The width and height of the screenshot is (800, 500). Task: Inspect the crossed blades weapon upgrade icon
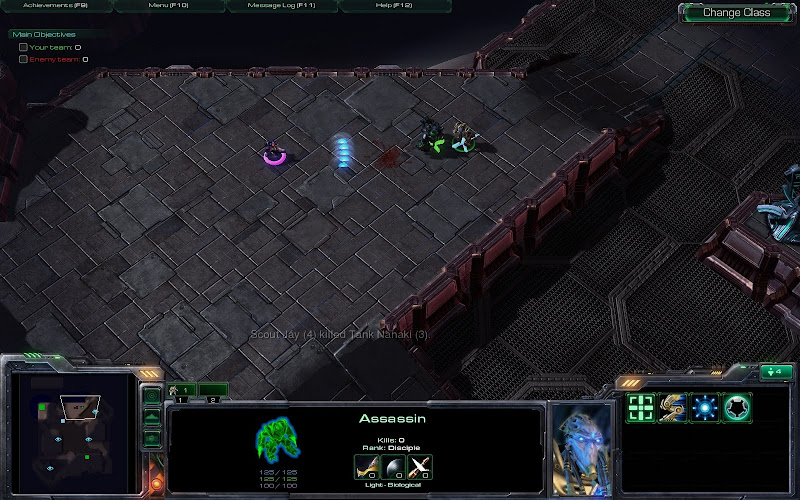pyautogui.click(x=418, y=465)
